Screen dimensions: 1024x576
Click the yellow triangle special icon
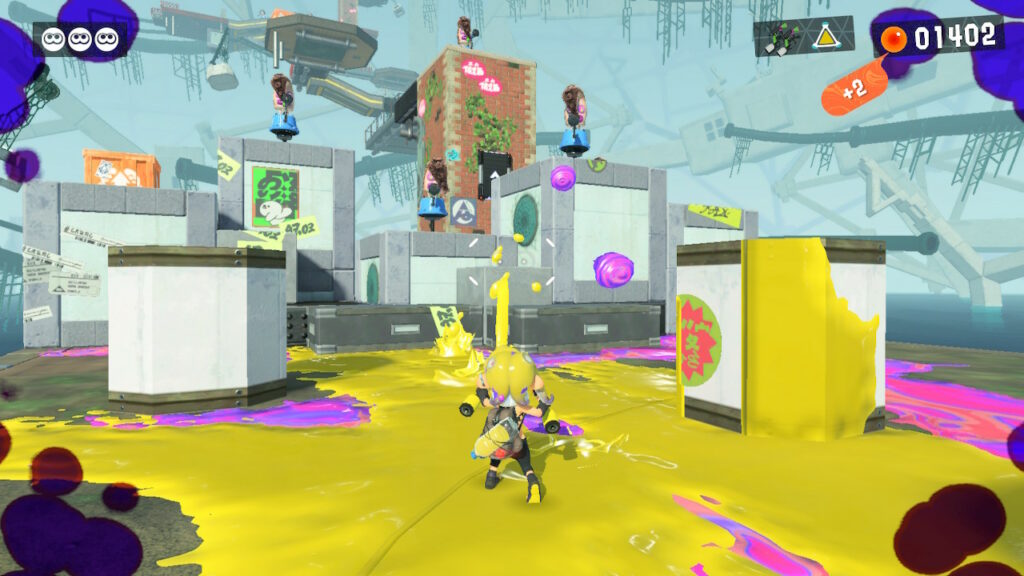point(826,38)
